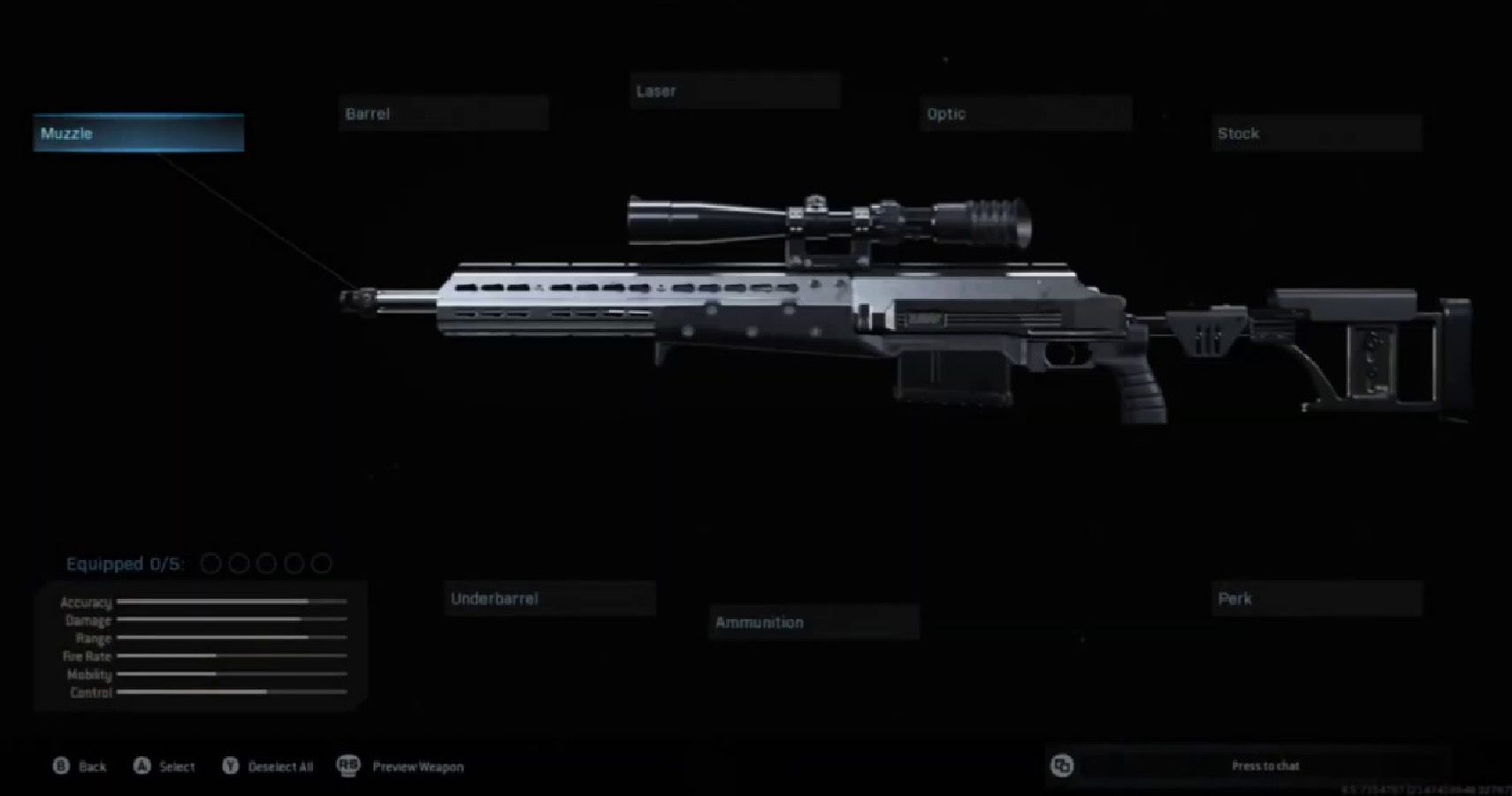Click the RB Preview Weapon controller glyph

coord(348,767)
